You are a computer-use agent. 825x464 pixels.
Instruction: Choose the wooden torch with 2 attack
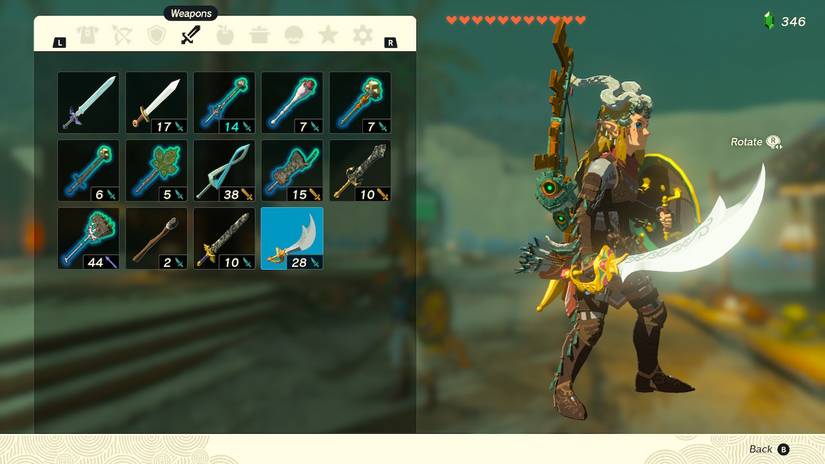(x=156, y=238)
